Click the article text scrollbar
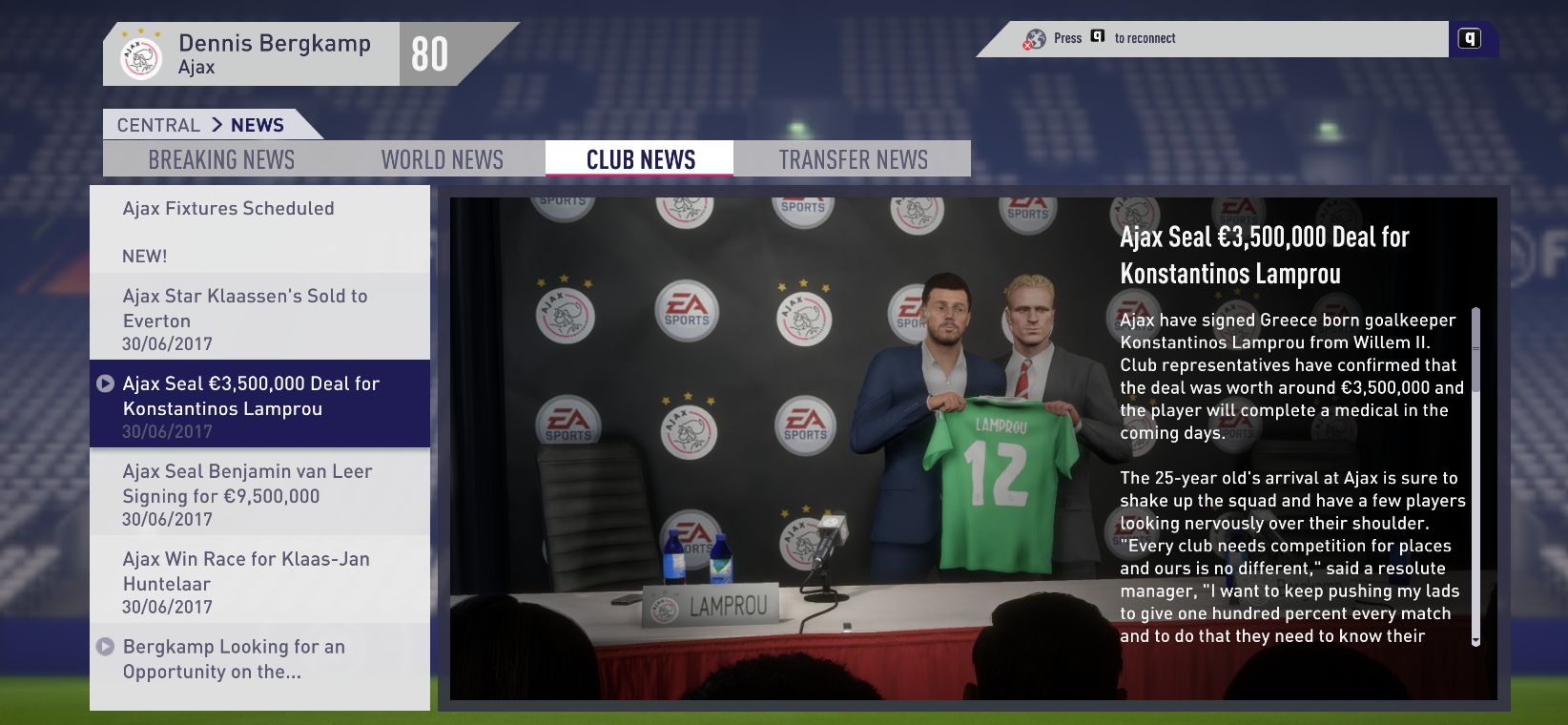 coord(1475,477)
